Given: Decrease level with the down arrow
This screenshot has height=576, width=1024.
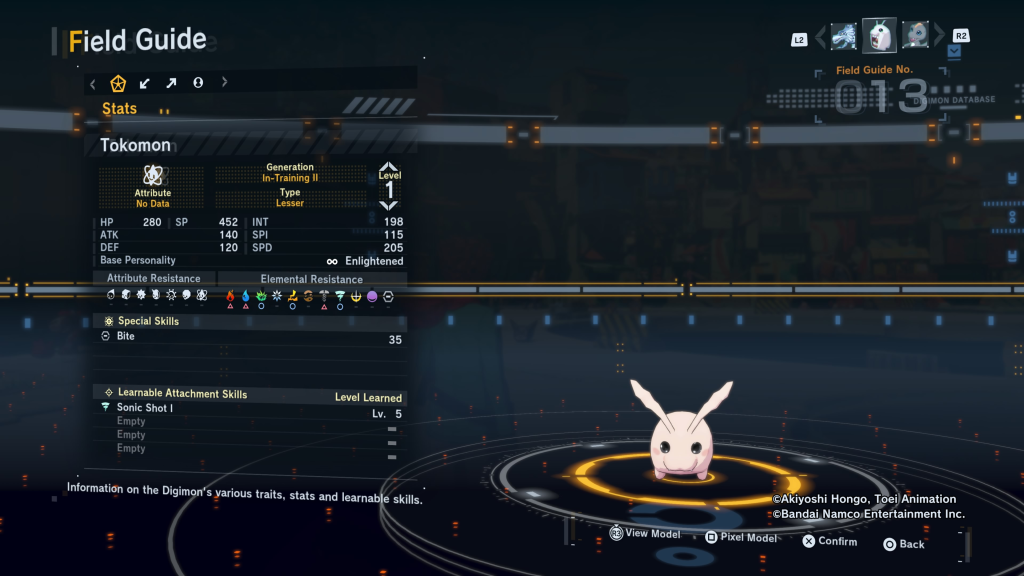Looking at the screenshot, I should pos(389,205).
